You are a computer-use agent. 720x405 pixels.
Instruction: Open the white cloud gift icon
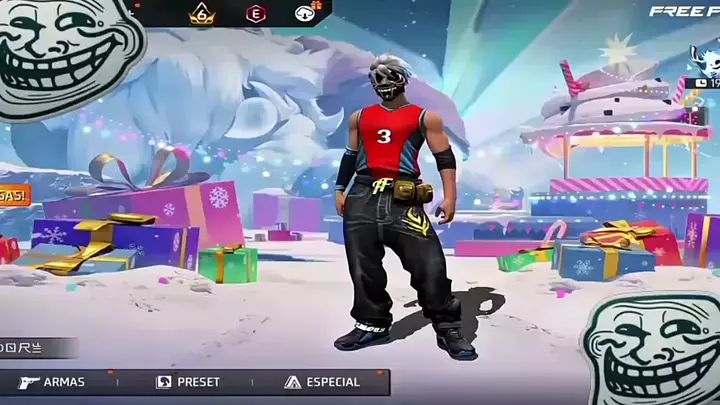coord(305,14)
